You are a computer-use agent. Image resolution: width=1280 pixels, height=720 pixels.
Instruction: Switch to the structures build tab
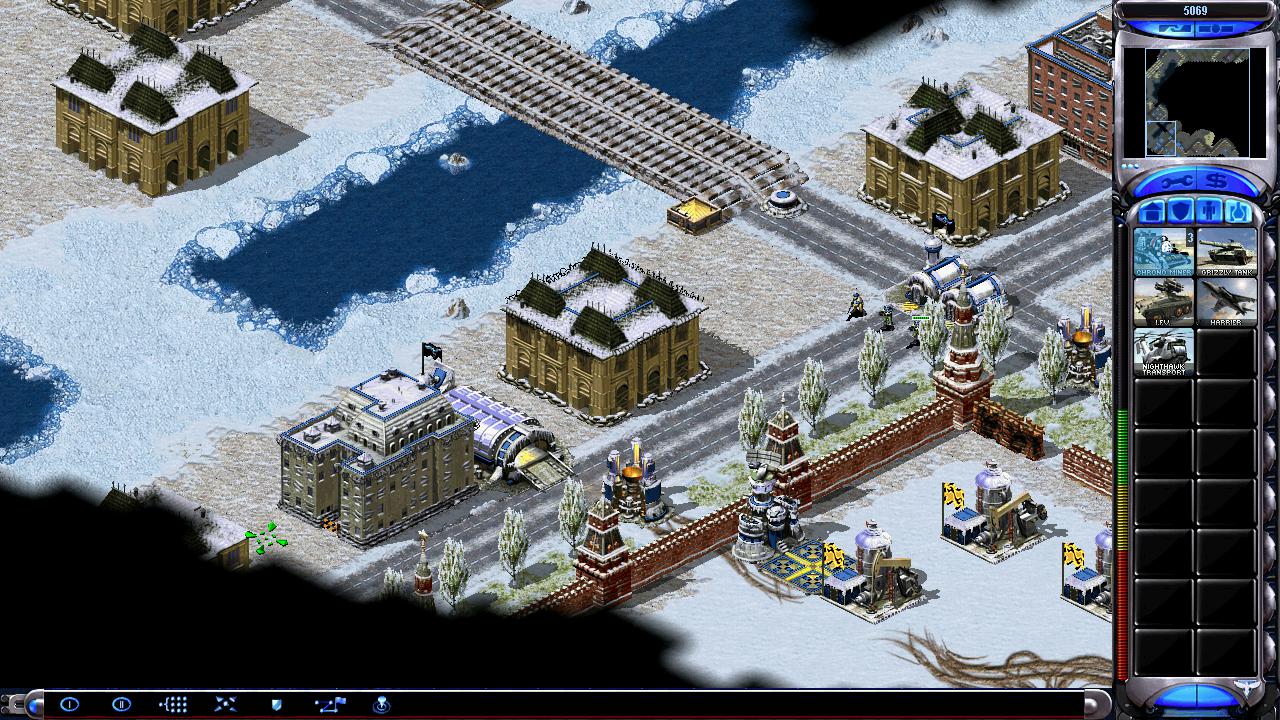(1151, 212)
